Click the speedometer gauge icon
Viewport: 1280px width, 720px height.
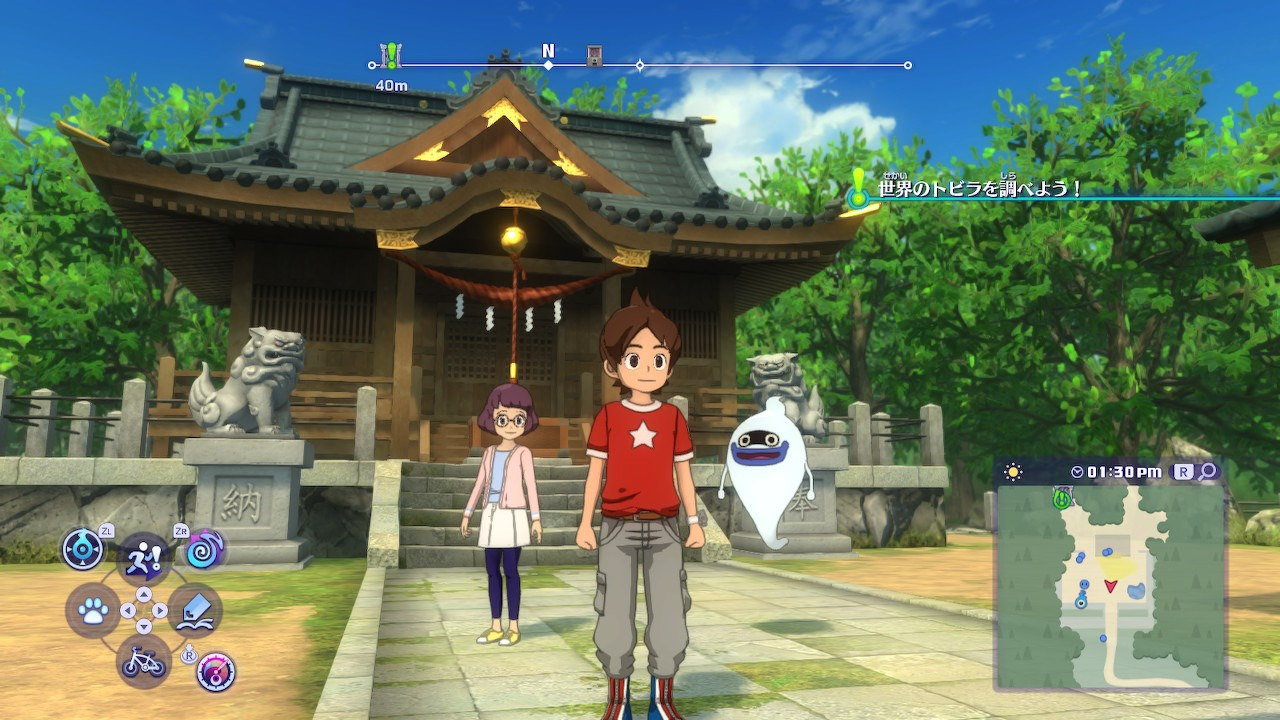tap(215, 672)
